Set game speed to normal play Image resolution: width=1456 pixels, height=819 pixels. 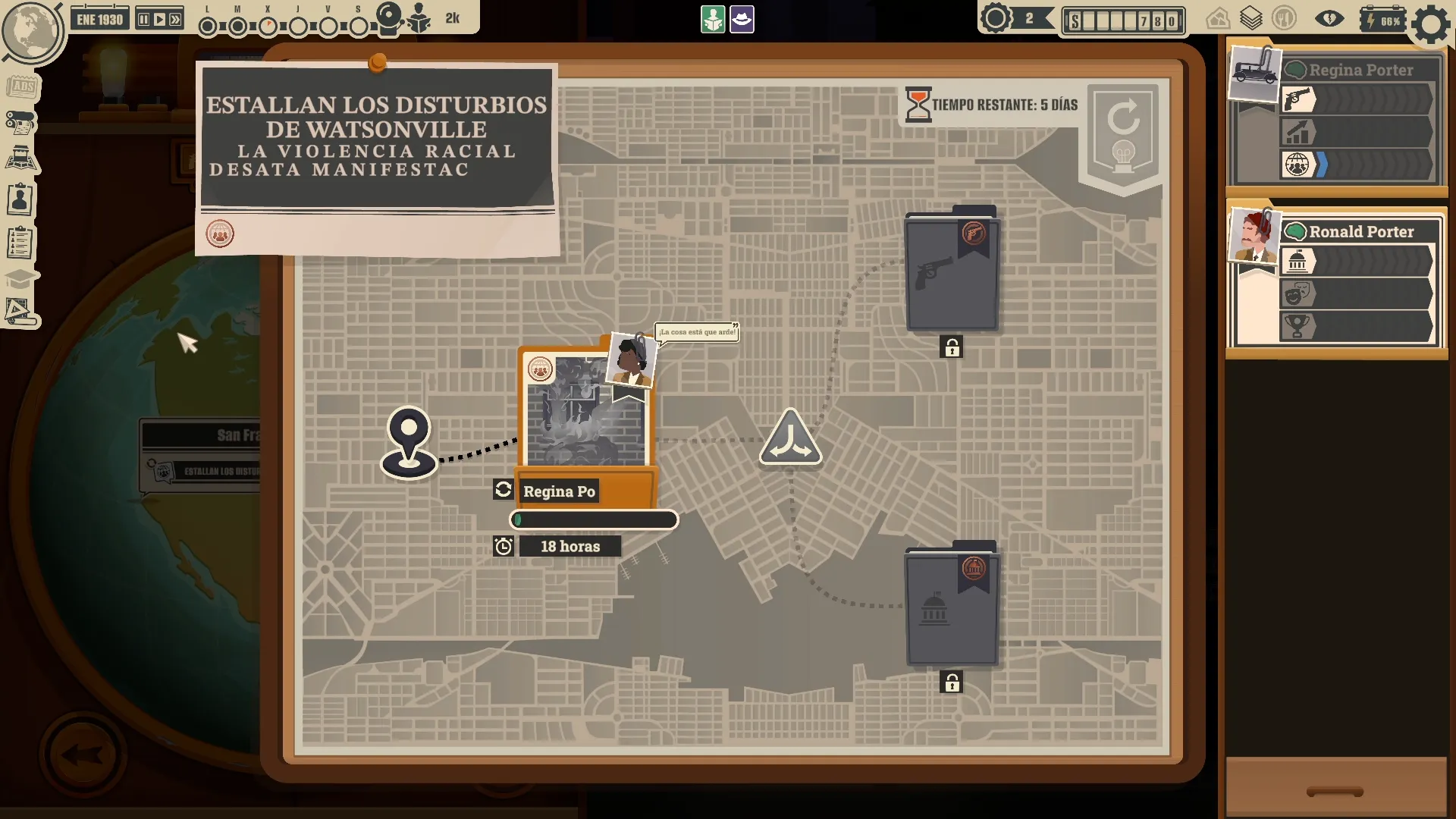tap(159, 20)
